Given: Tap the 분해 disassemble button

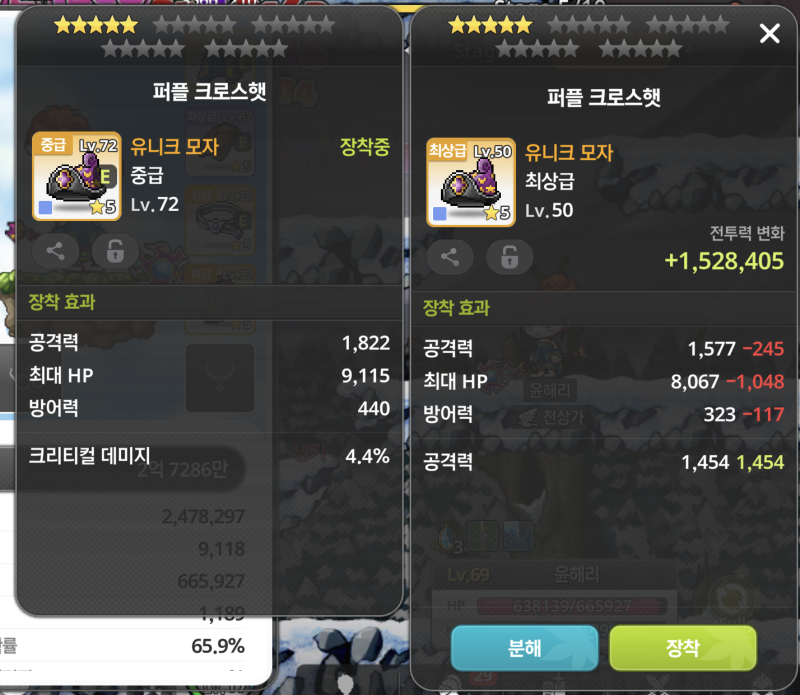Looking at the screenshot, I should (x=524, y=648).
